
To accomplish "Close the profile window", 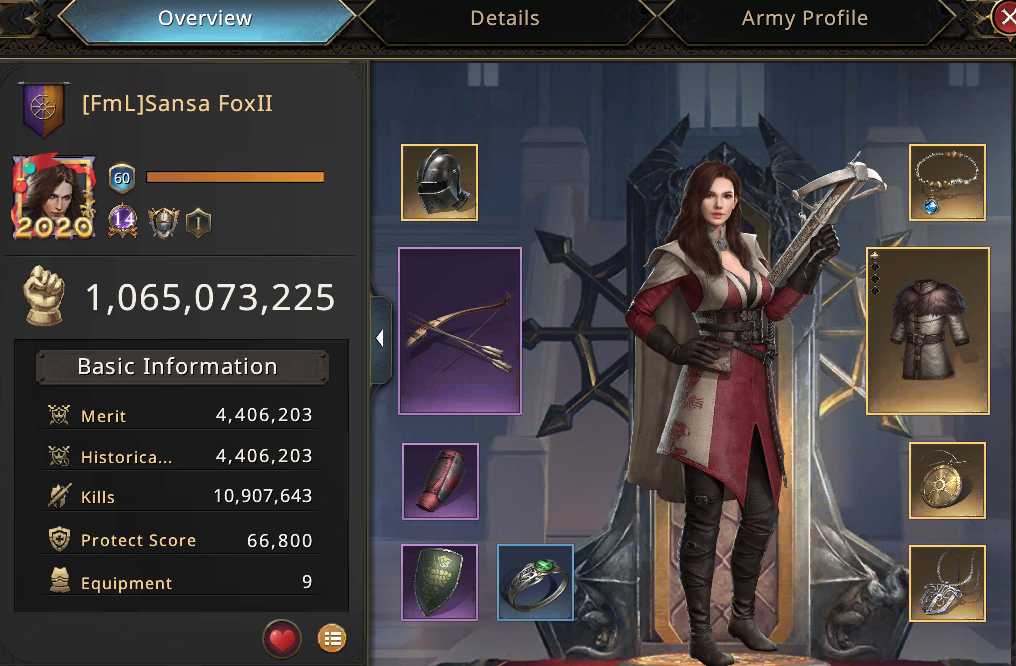I will pyautogui.click(x=1005, y=17).
